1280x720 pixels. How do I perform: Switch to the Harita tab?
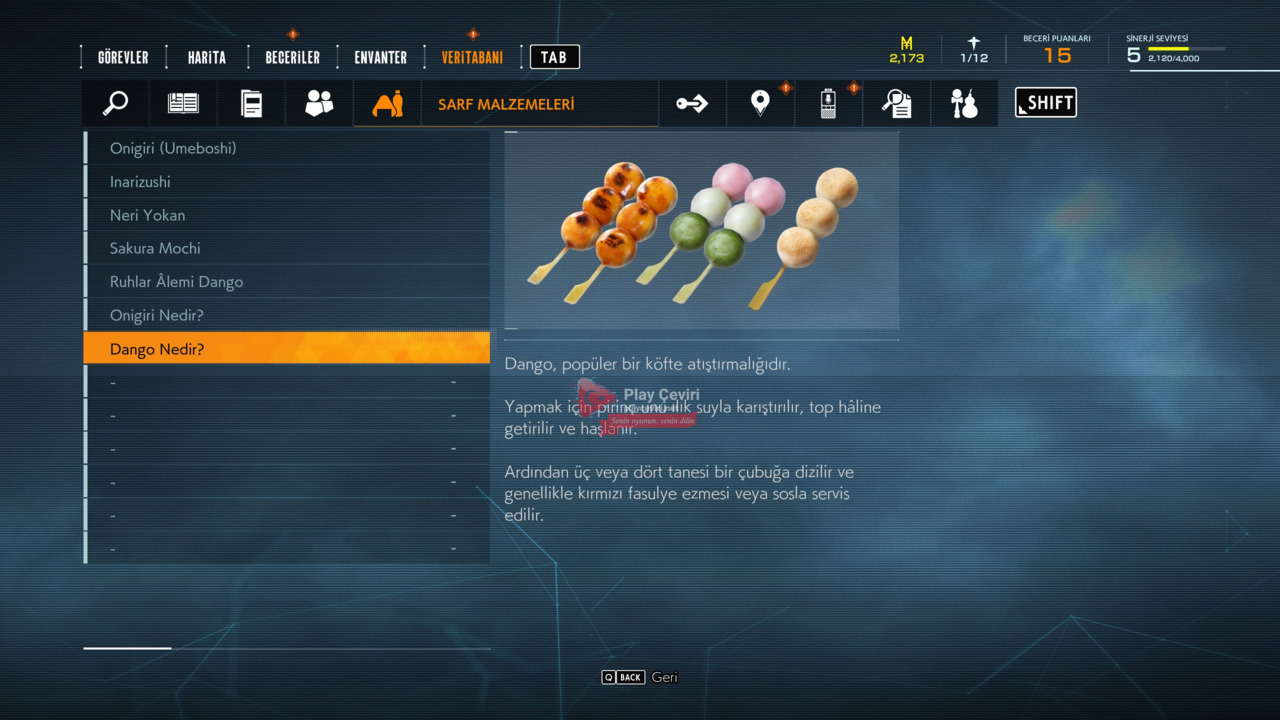pyautogui.click(x=206, y=58)
